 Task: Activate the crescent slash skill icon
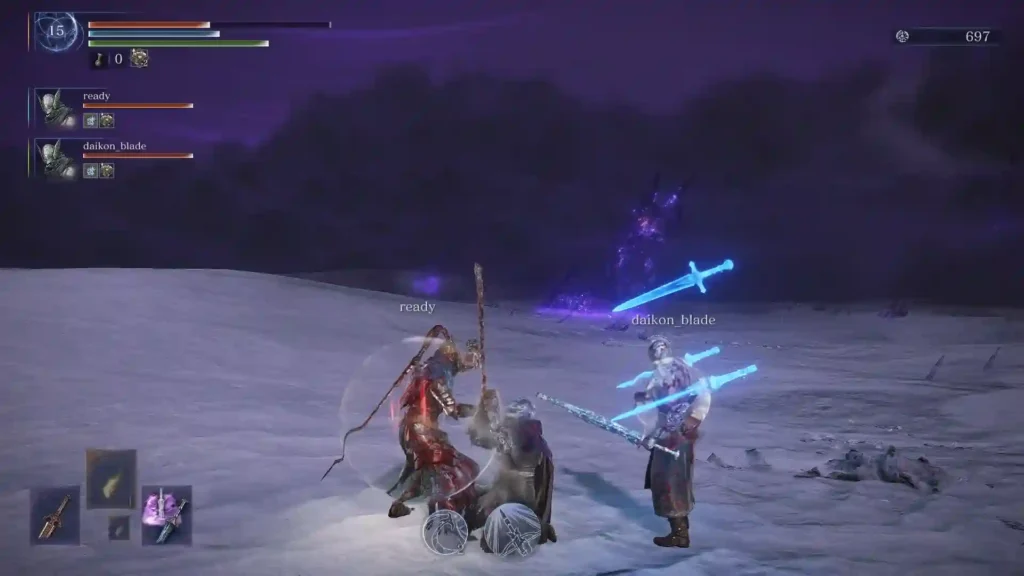(x=445, y=532)
